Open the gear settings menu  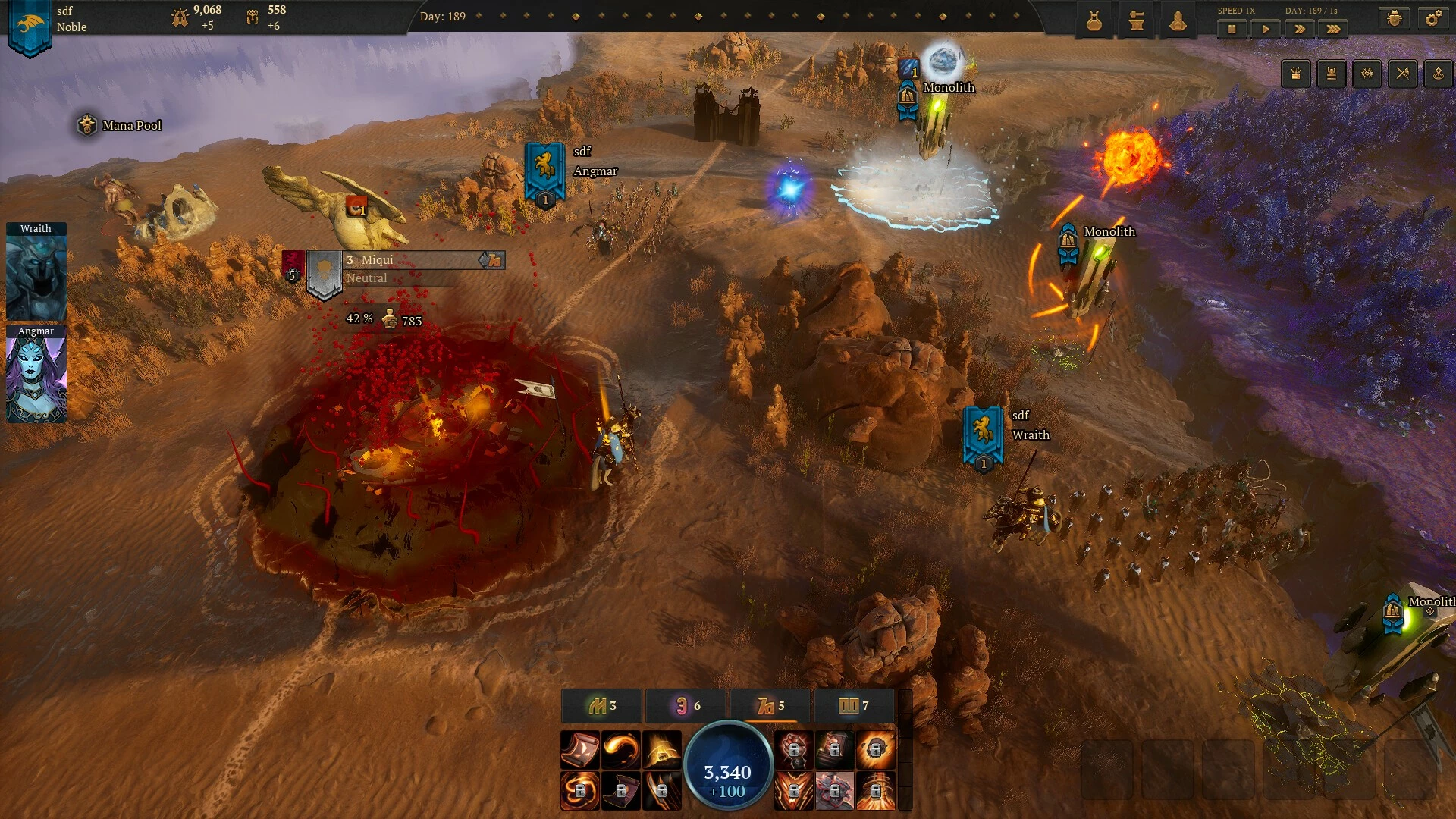(x=1433, y=19)
